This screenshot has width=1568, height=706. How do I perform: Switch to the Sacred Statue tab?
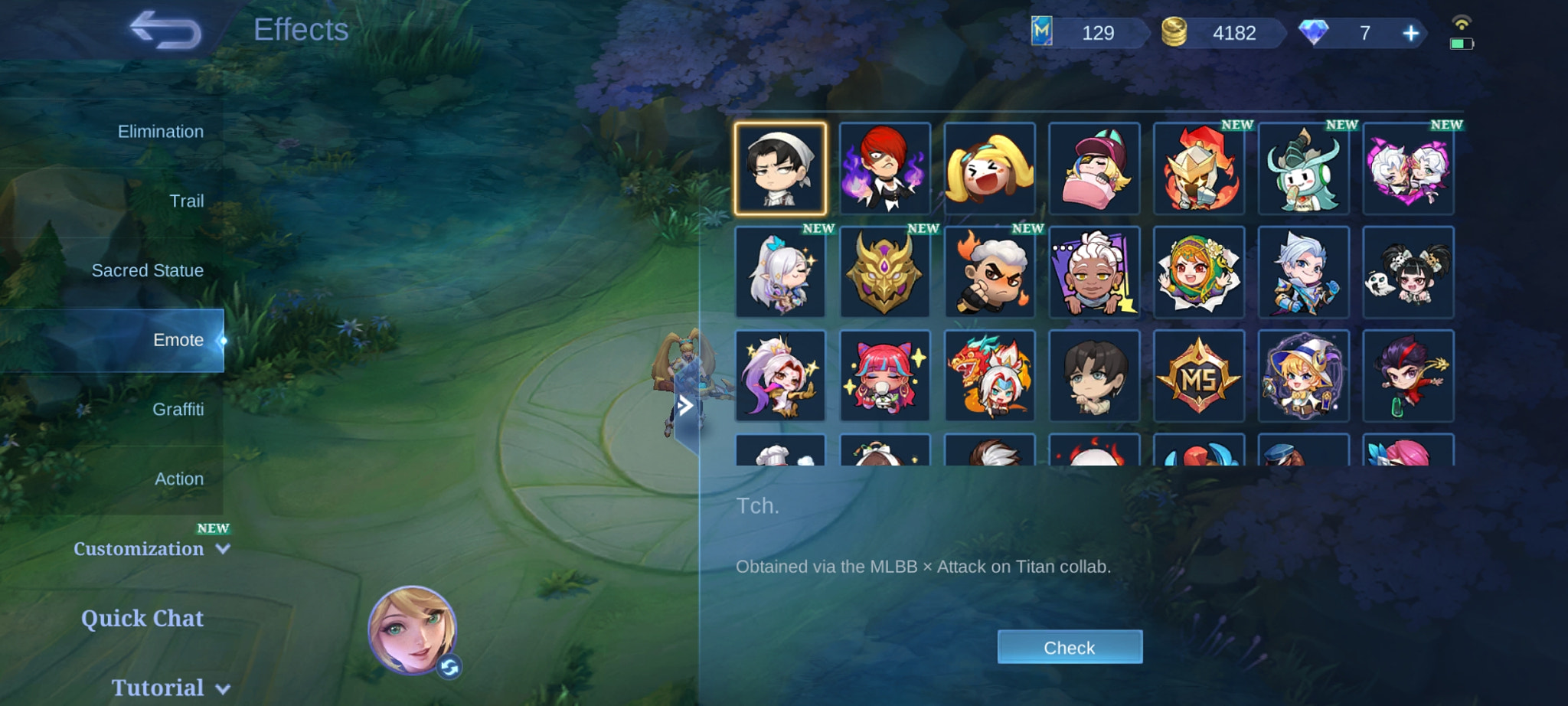tap(147, 270)
